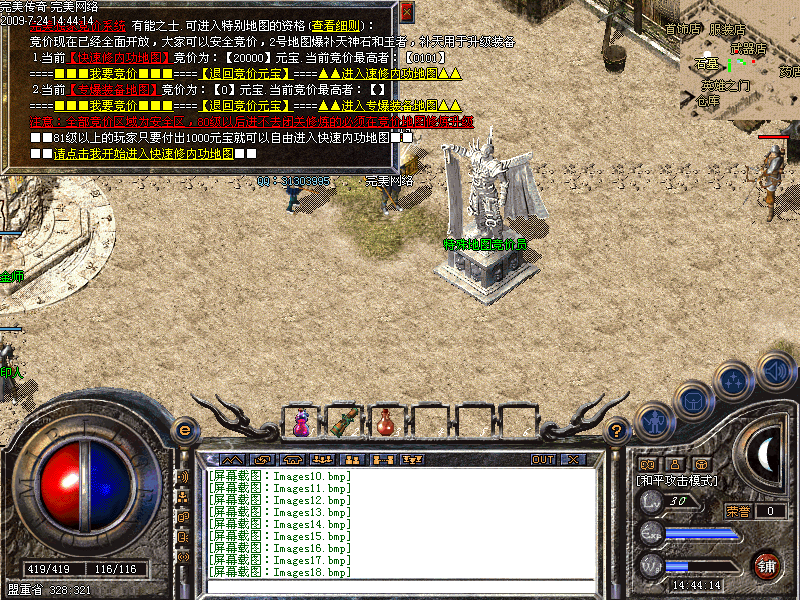
Task: Click the question mark help button
Action: click(x=618, y=431)
